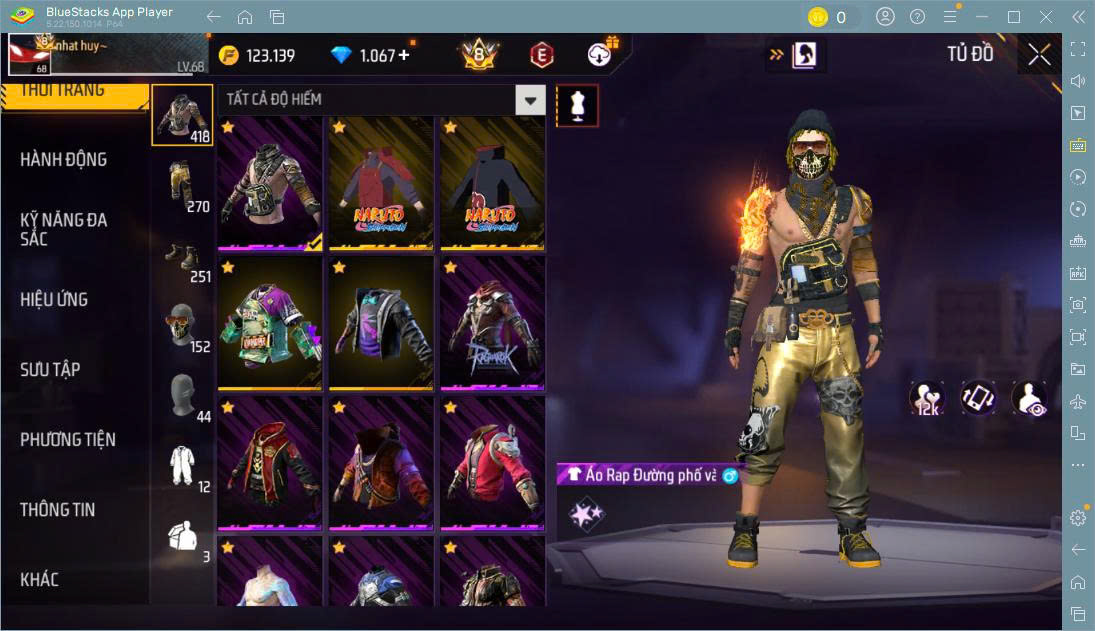The image size is (1095, 631).
Task: Select the green graffiti jacket item
Action: [x=270, y=322]
